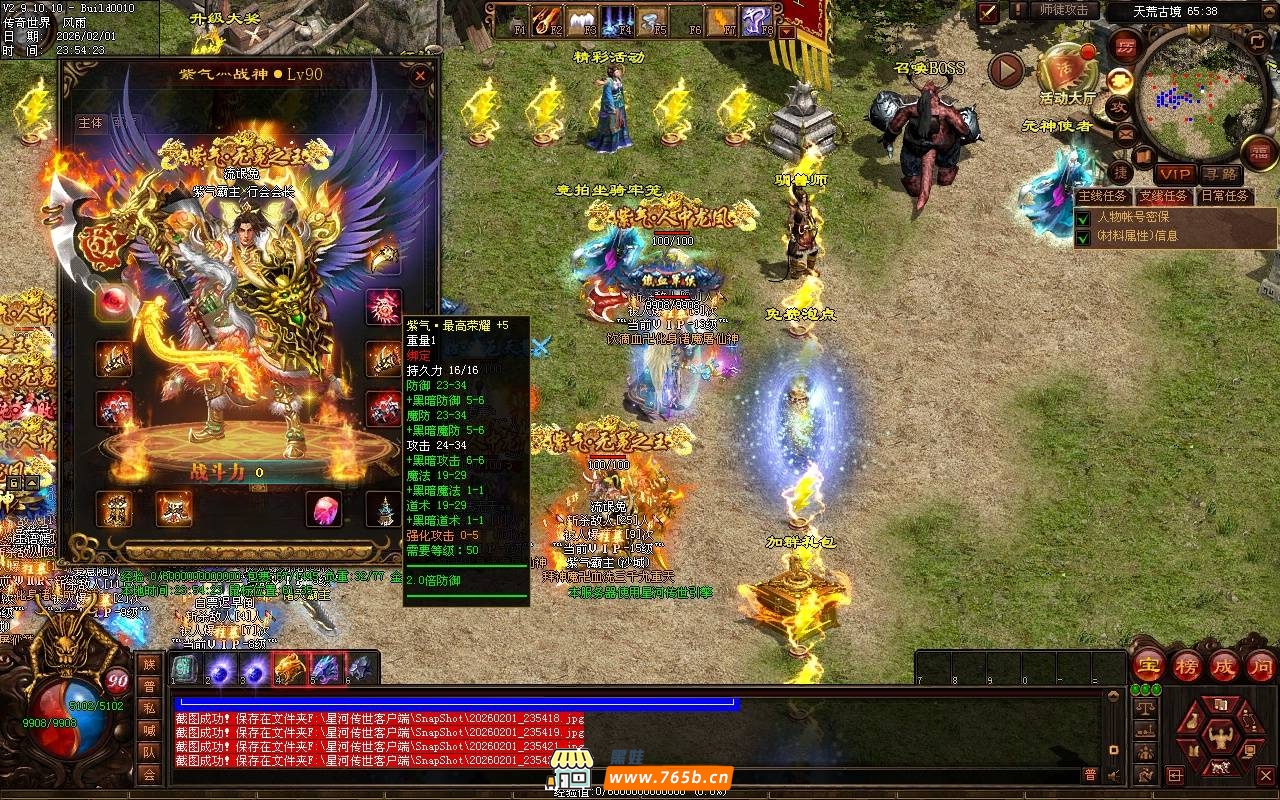Select the 私 private chat channel
The height and width of the screenshot is (800, 1280).
point(149,707)
